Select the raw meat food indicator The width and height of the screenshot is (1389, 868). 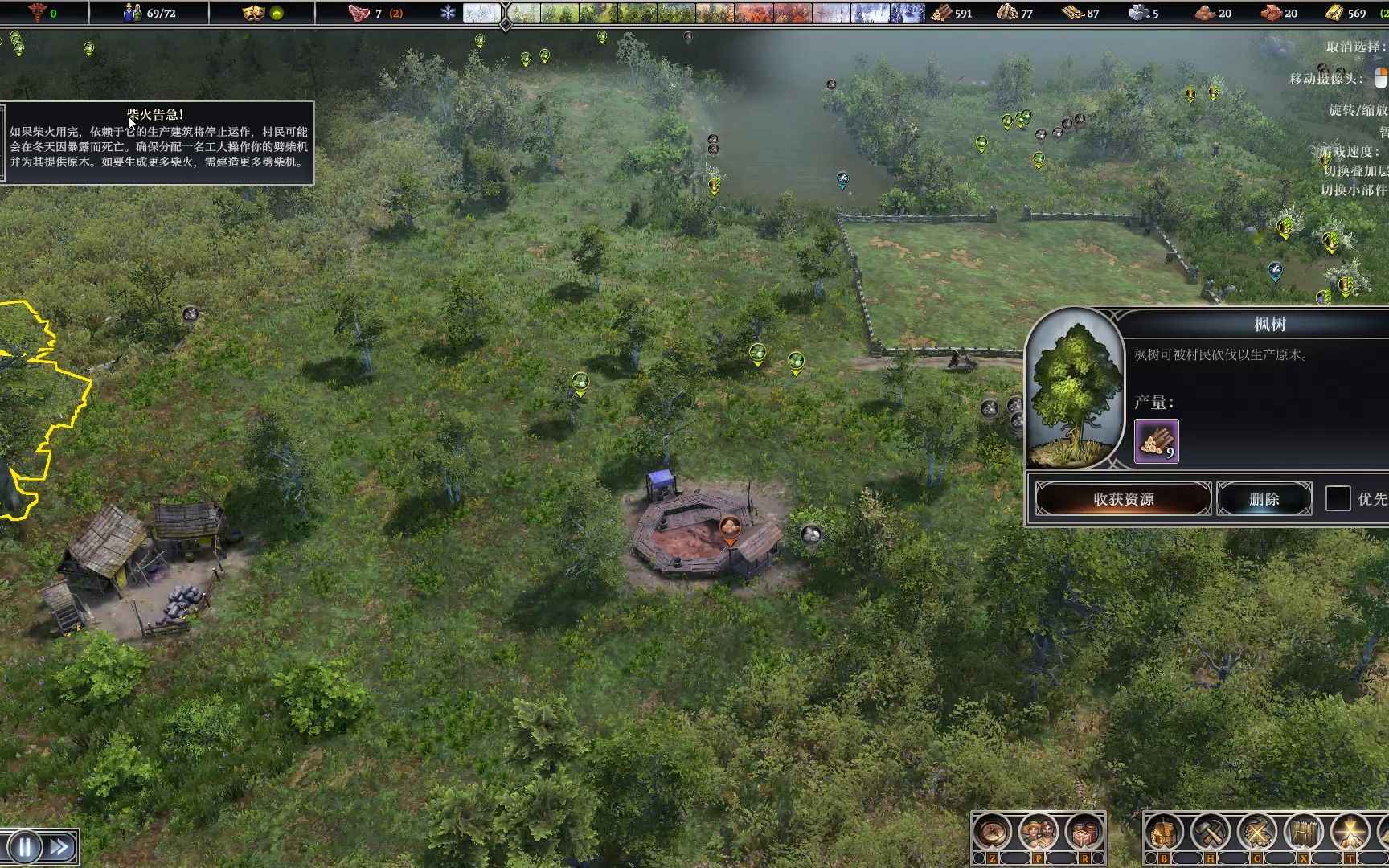[x=359, y=13]
